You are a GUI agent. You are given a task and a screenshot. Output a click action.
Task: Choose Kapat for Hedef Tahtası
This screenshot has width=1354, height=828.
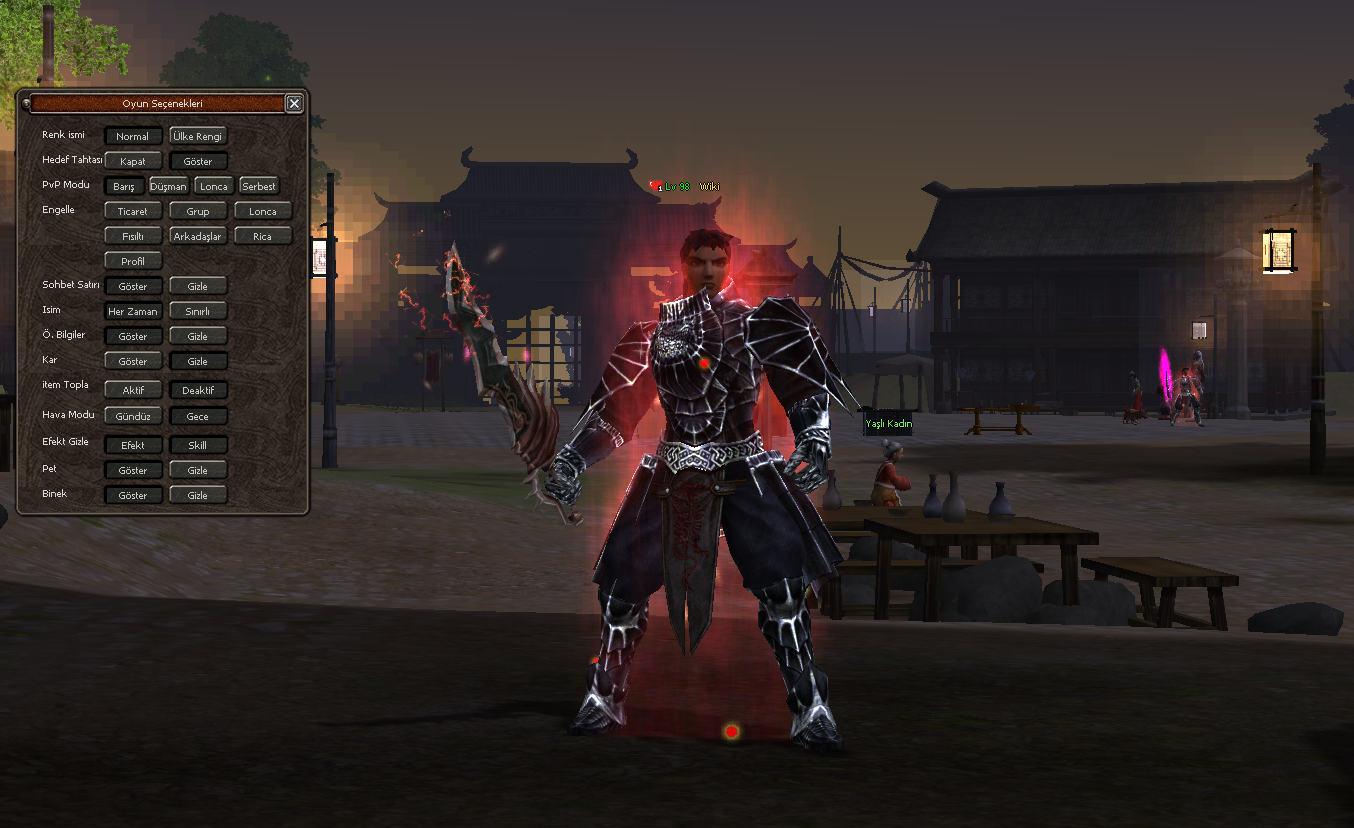[x=133, y=161]
